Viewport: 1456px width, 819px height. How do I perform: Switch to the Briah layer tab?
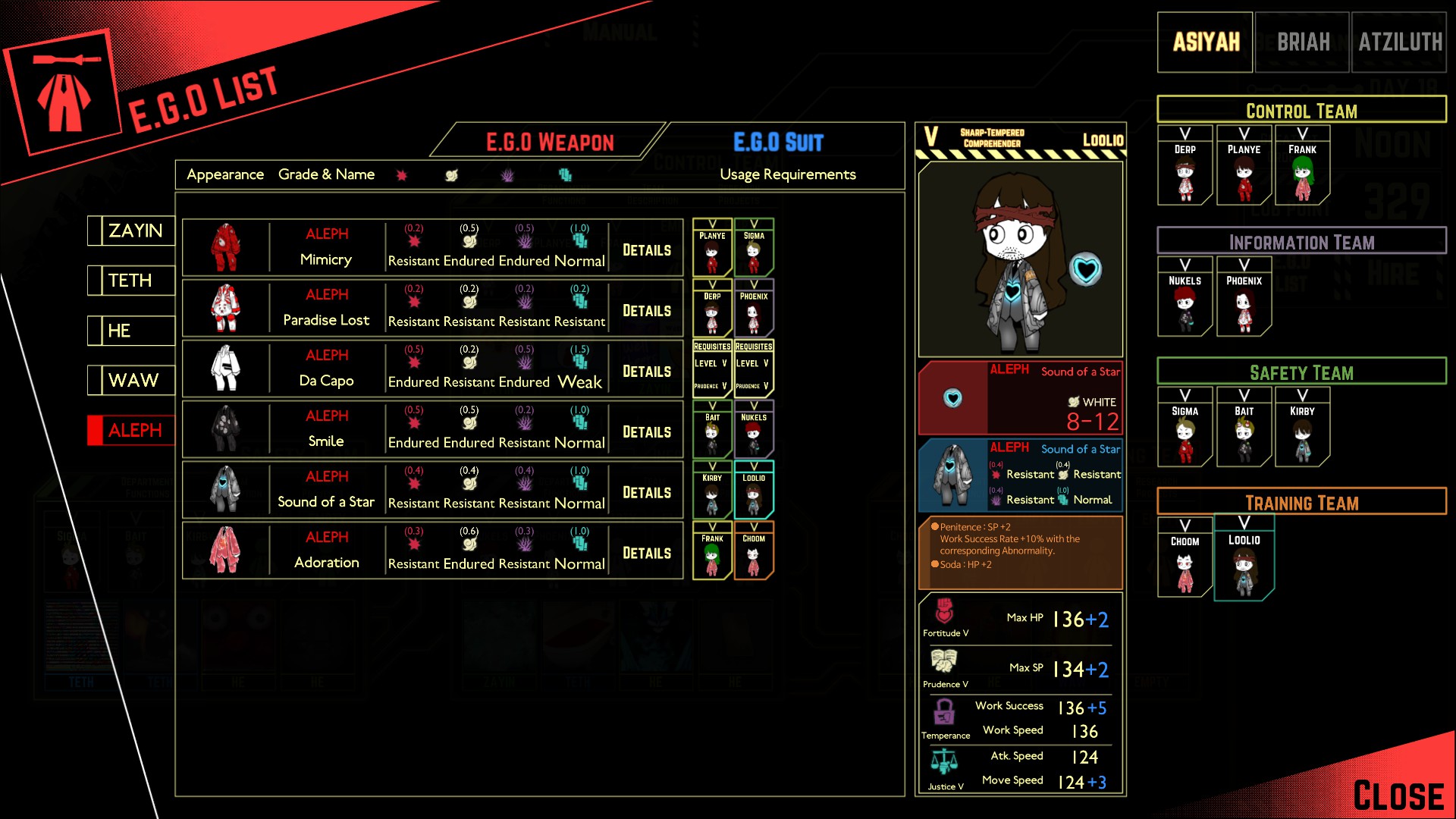point(1302,42)
